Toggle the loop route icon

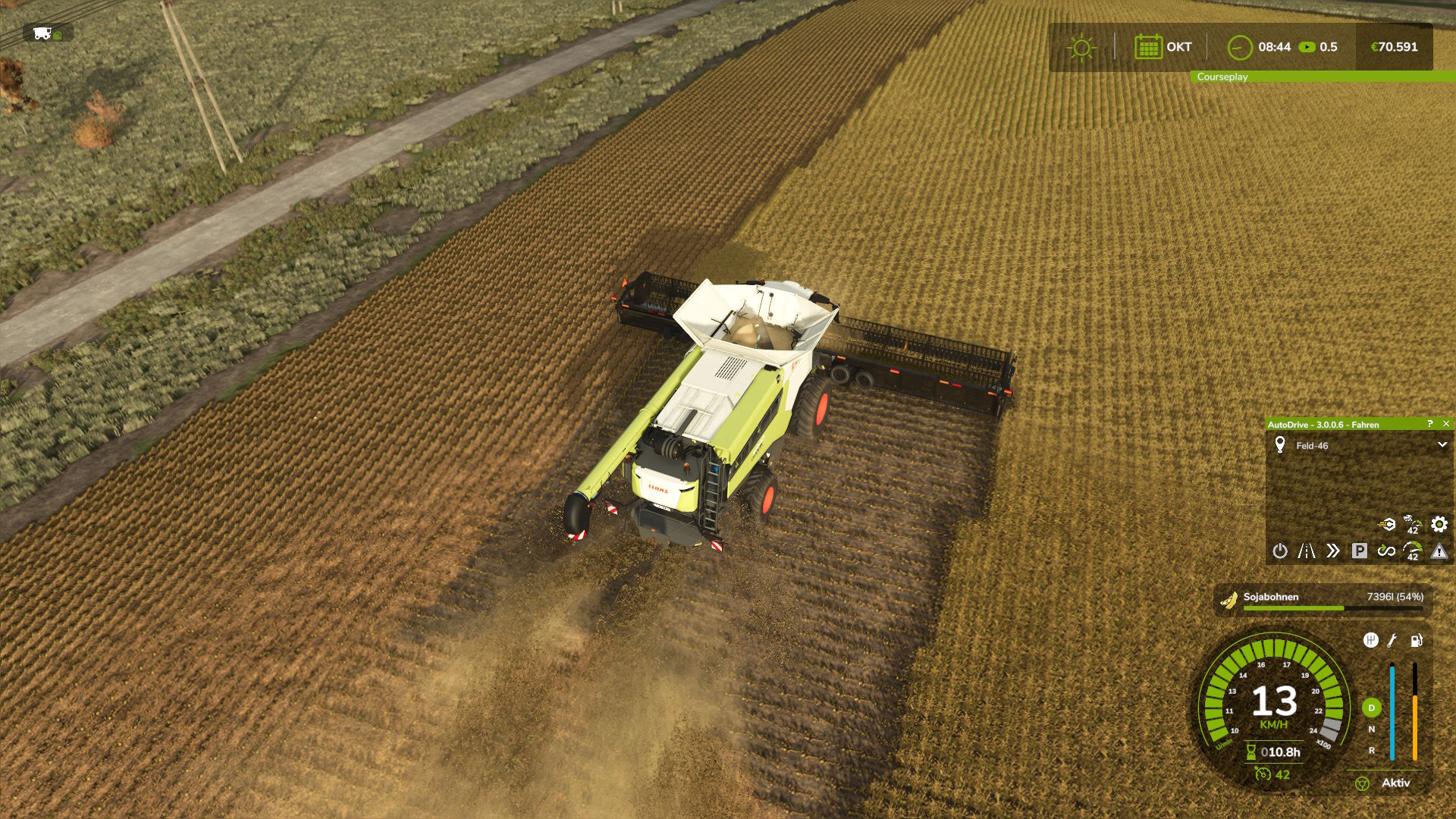point(1386,551)
